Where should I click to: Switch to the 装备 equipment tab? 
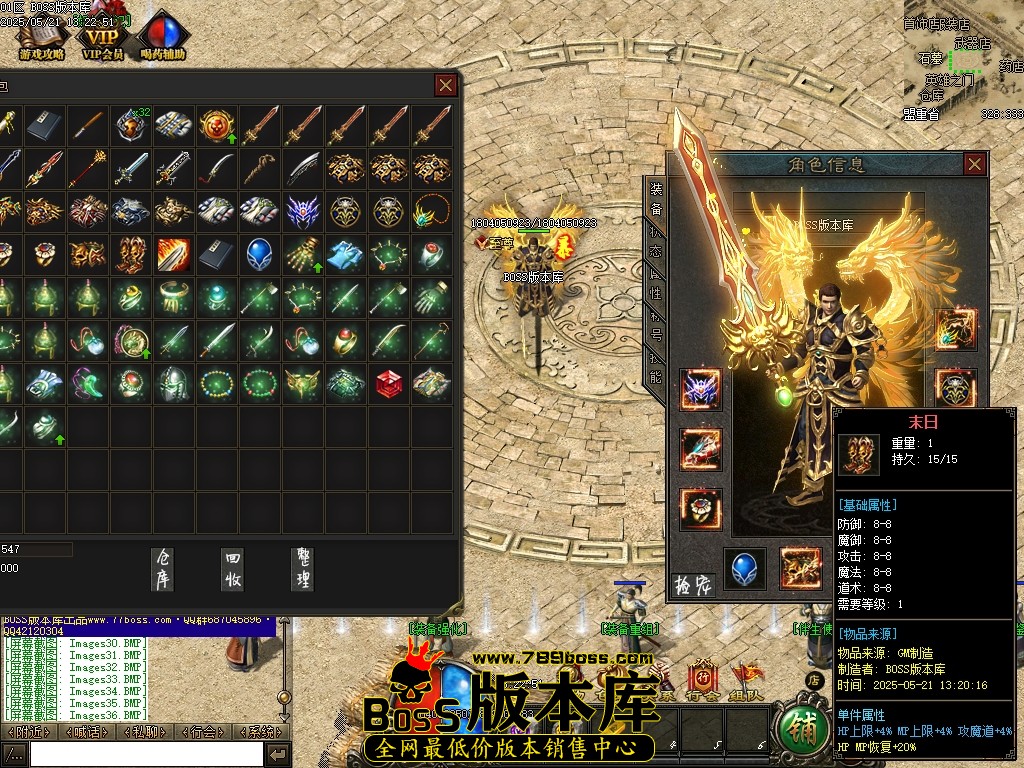point(656,198)
